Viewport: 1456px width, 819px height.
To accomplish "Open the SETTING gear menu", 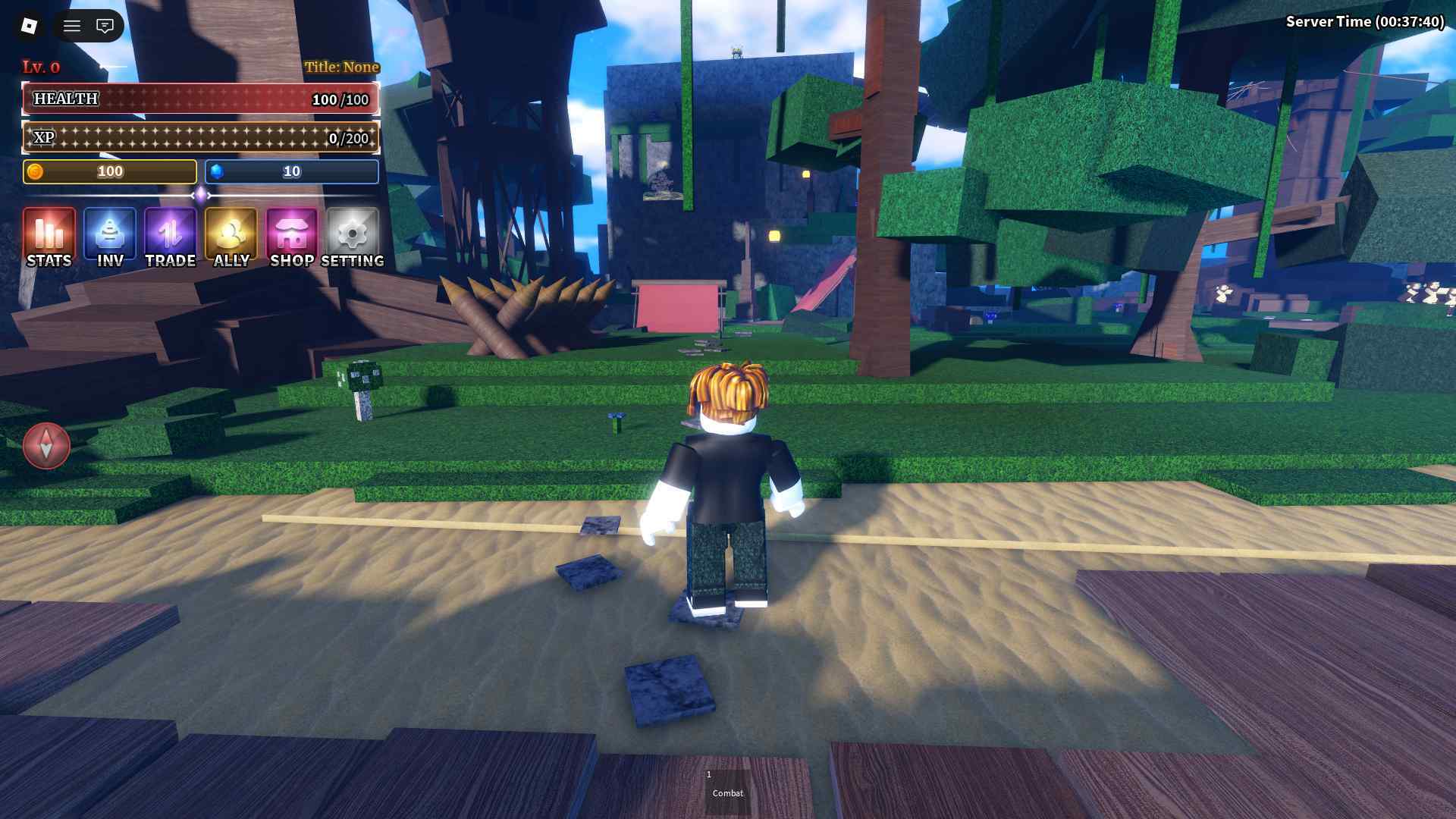I will coord(353,236).
